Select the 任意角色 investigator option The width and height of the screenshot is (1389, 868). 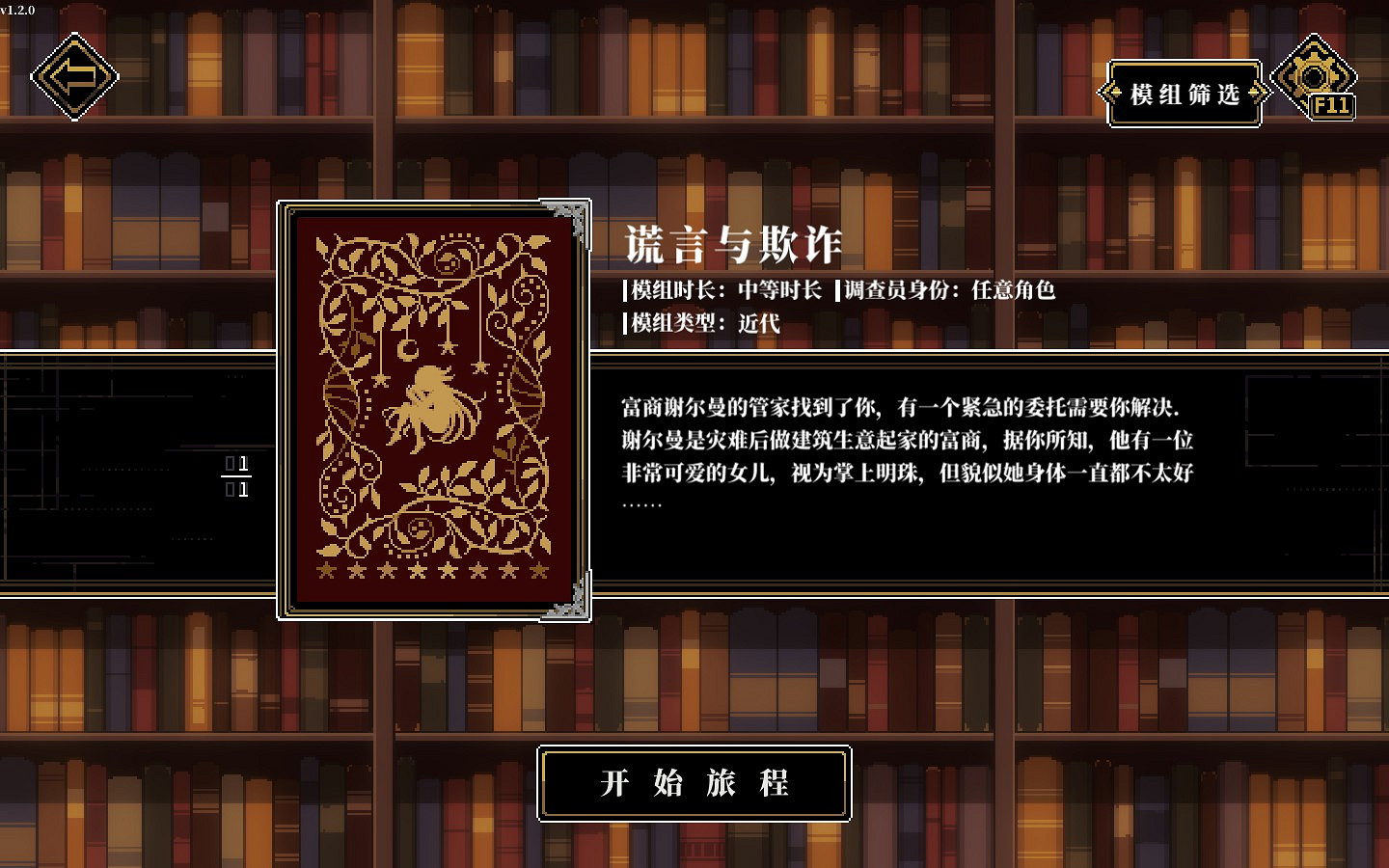[1011, 290]
